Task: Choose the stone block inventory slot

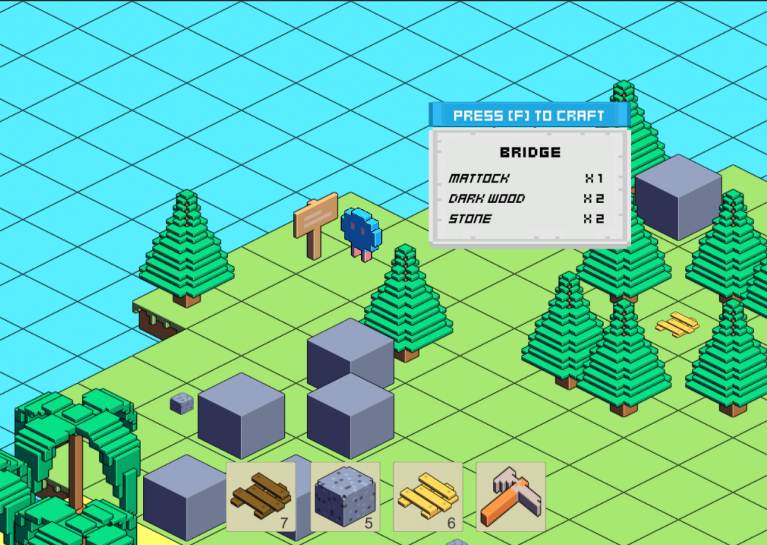Action: pyautogui.click(x=345, y=495)
